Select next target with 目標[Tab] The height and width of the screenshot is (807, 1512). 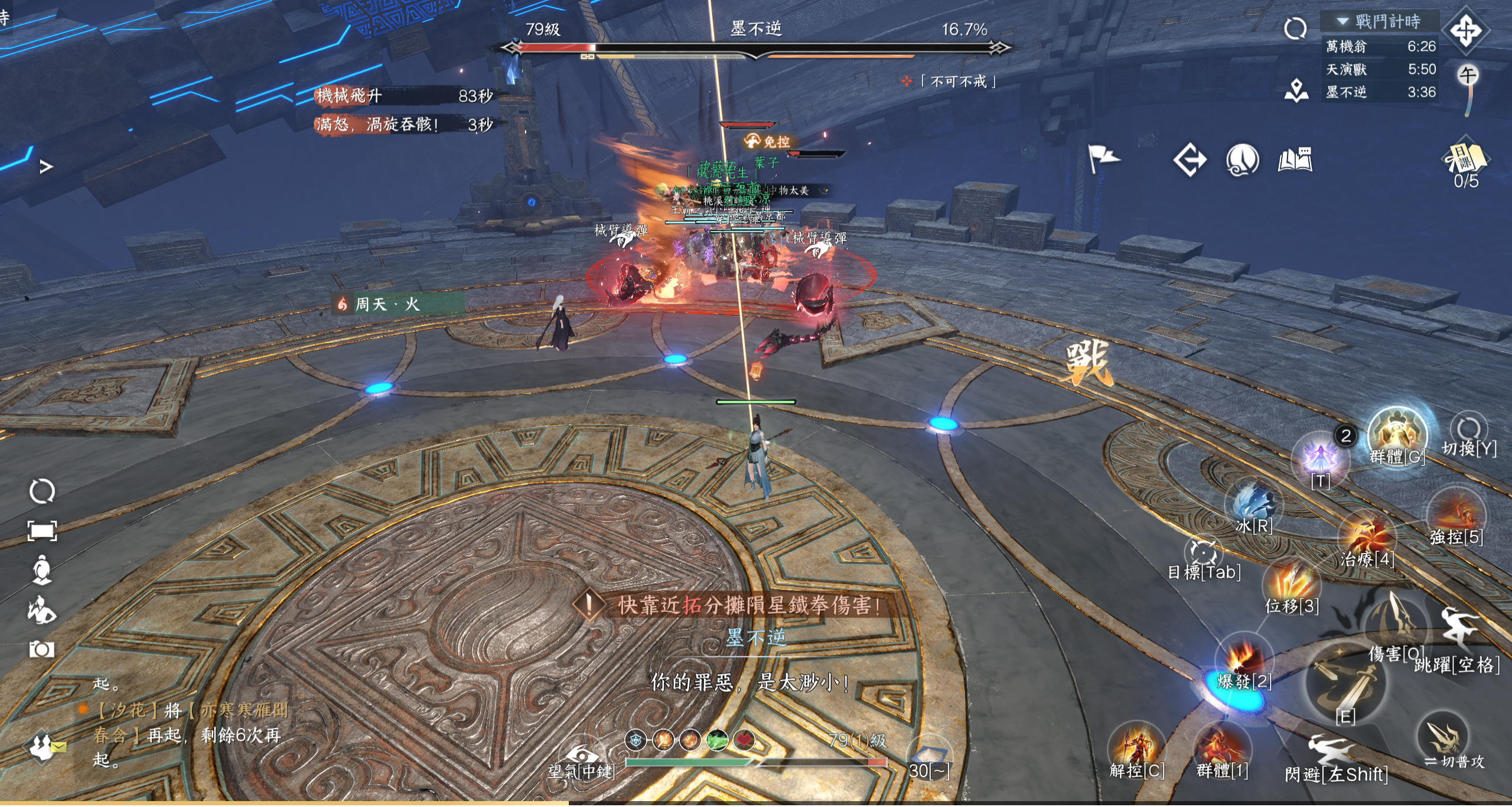tap(1204, 553)
